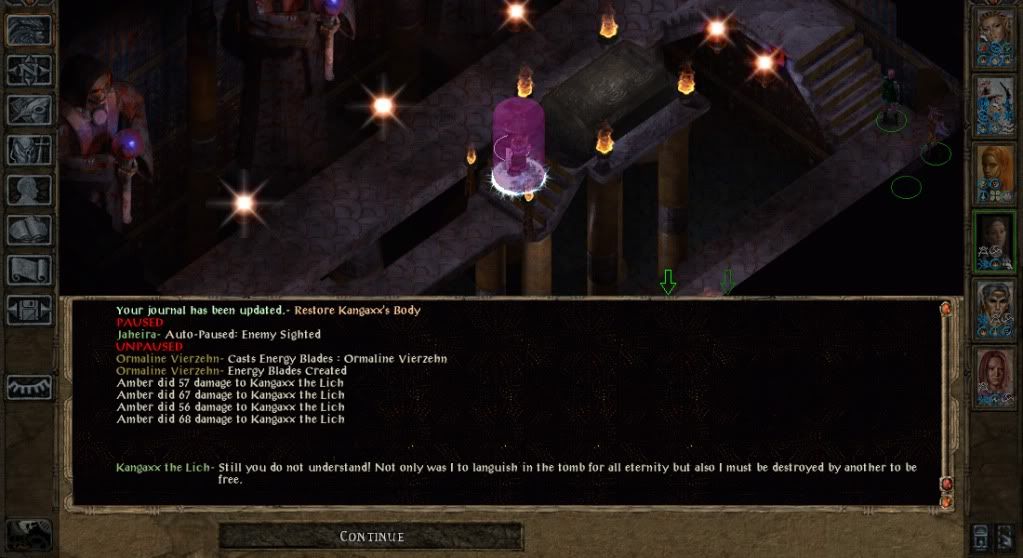Click the return-to-game button atop left sidebar
The image size is (1023, 558).
pos(29,30)
